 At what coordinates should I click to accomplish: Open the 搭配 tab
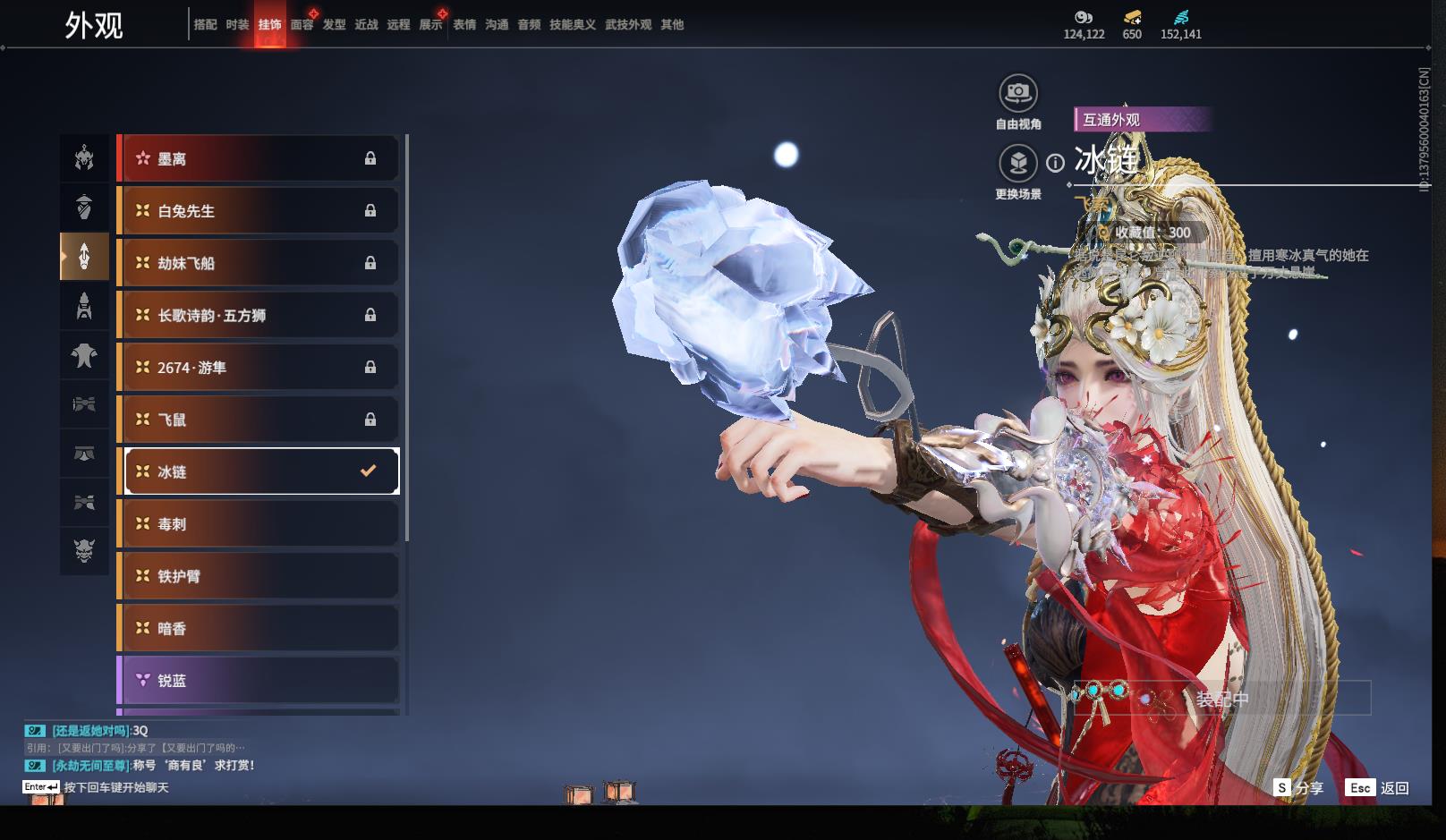(205, 25)
